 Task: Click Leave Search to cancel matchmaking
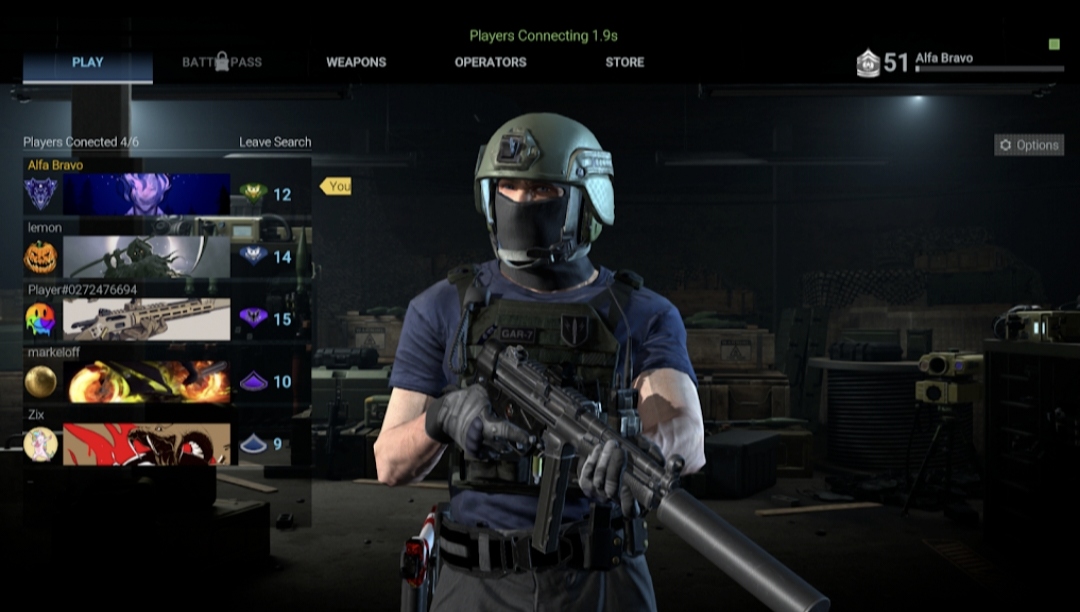point(275,142)
